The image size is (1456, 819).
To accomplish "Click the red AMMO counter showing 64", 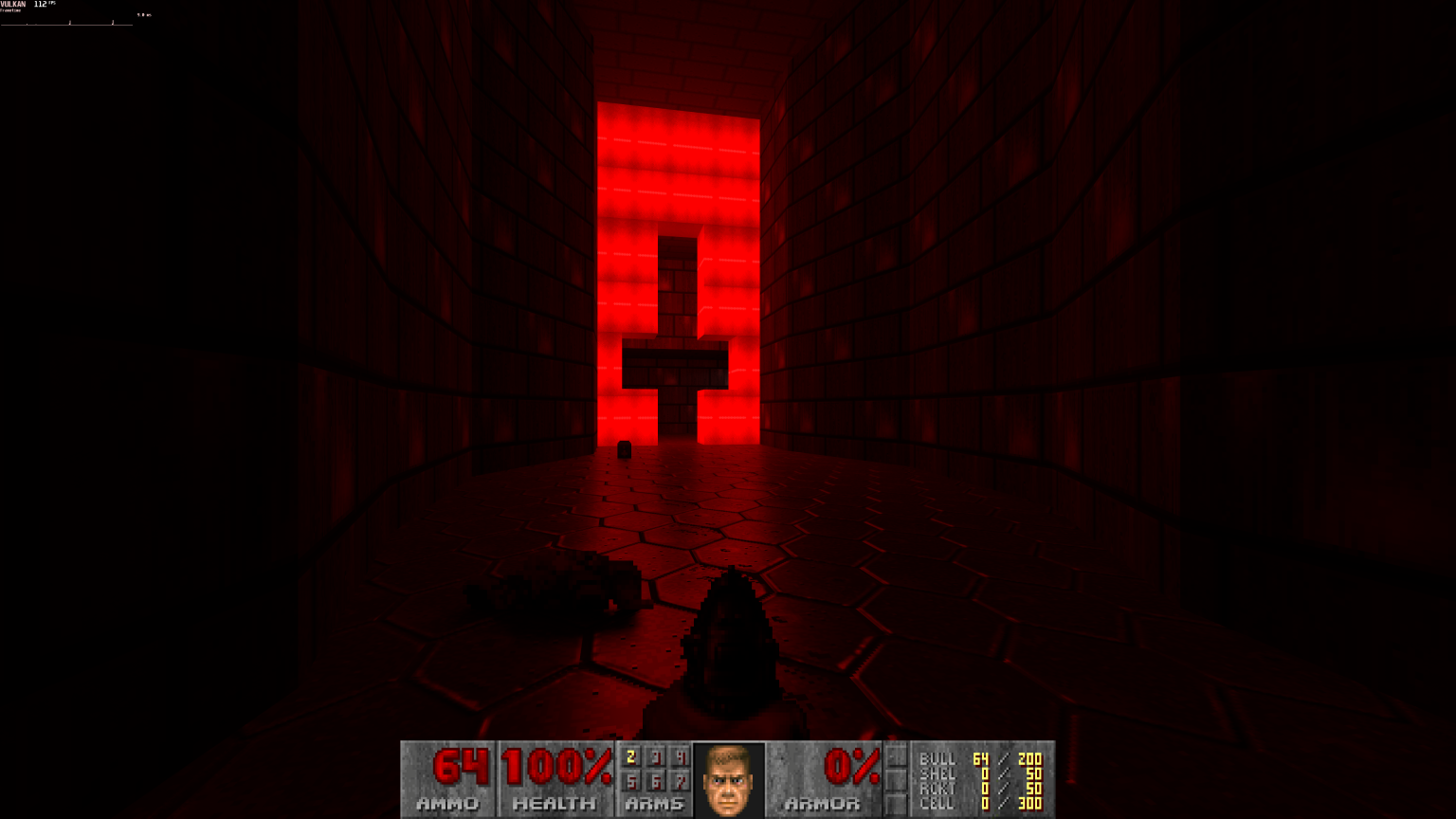I will [x=462, y=764].
